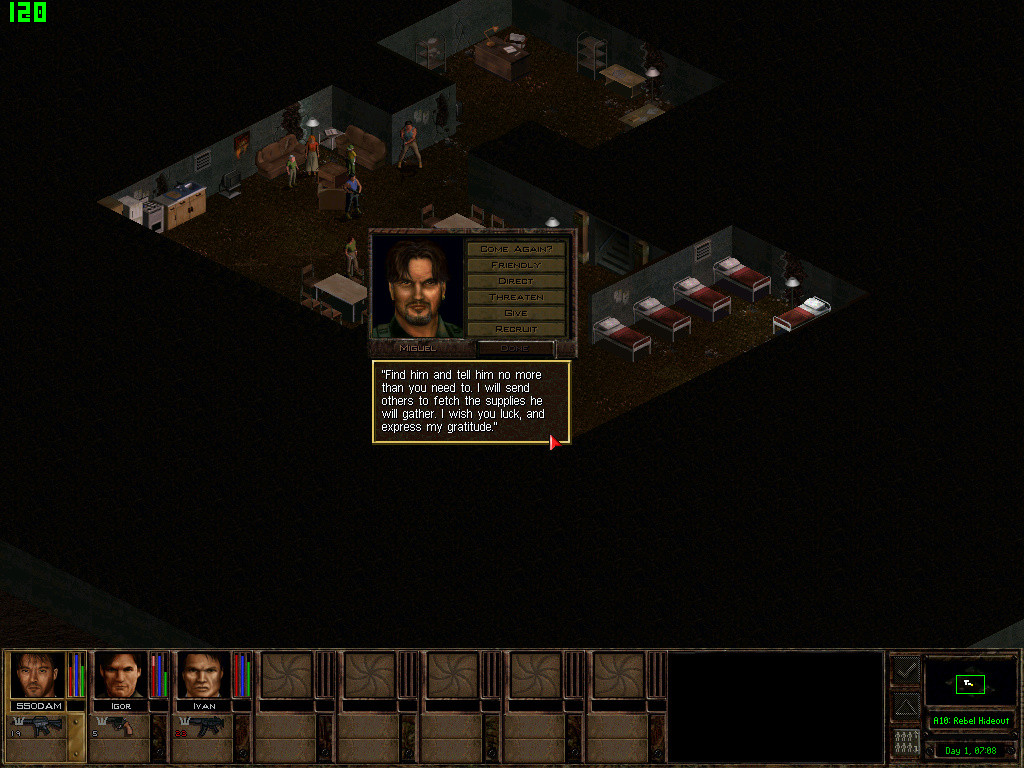The width and height of the screenshot is (1024, 768).
Task: Choose the Direct approach option
Action: click(x=515, y=281)
